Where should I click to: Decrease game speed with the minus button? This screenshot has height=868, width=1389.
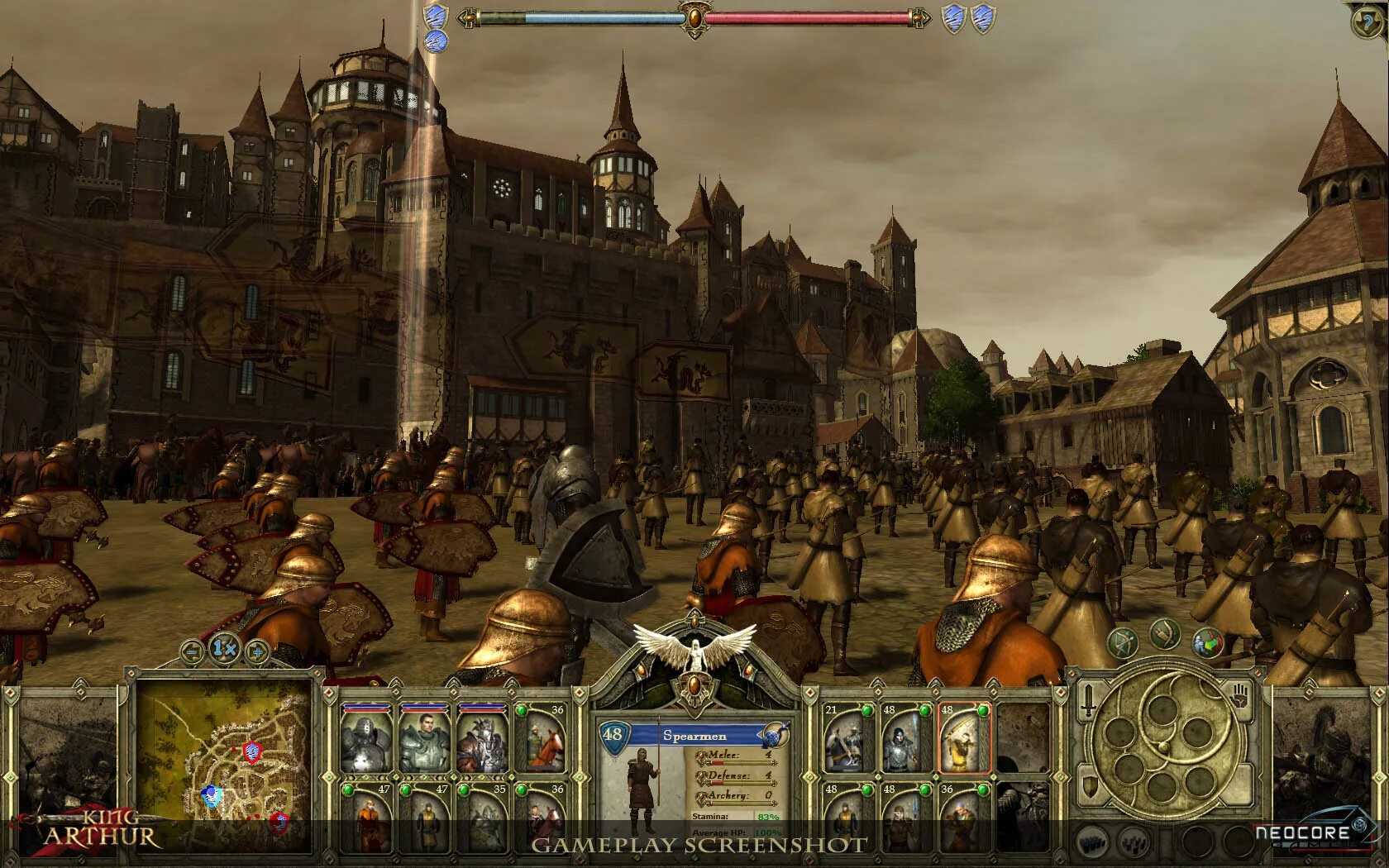(192, 651)
